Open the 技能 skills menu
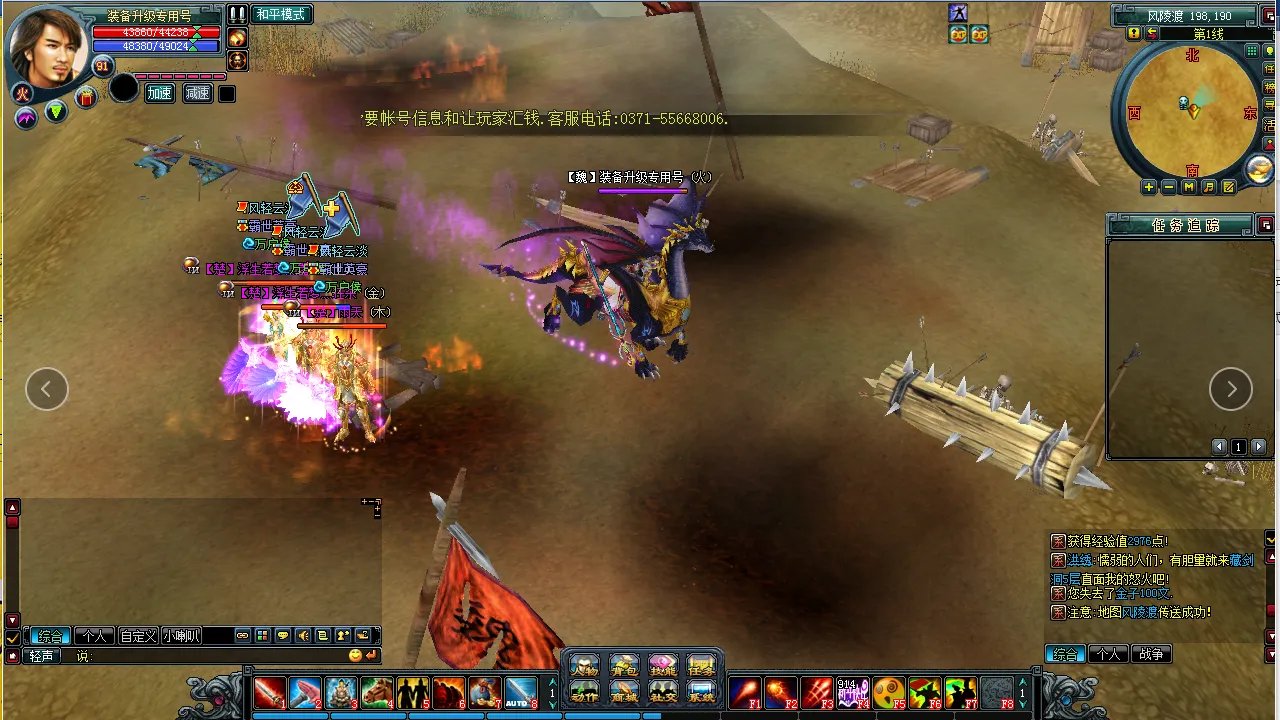This screenshot has height=720, width=1280. (663, 667)
